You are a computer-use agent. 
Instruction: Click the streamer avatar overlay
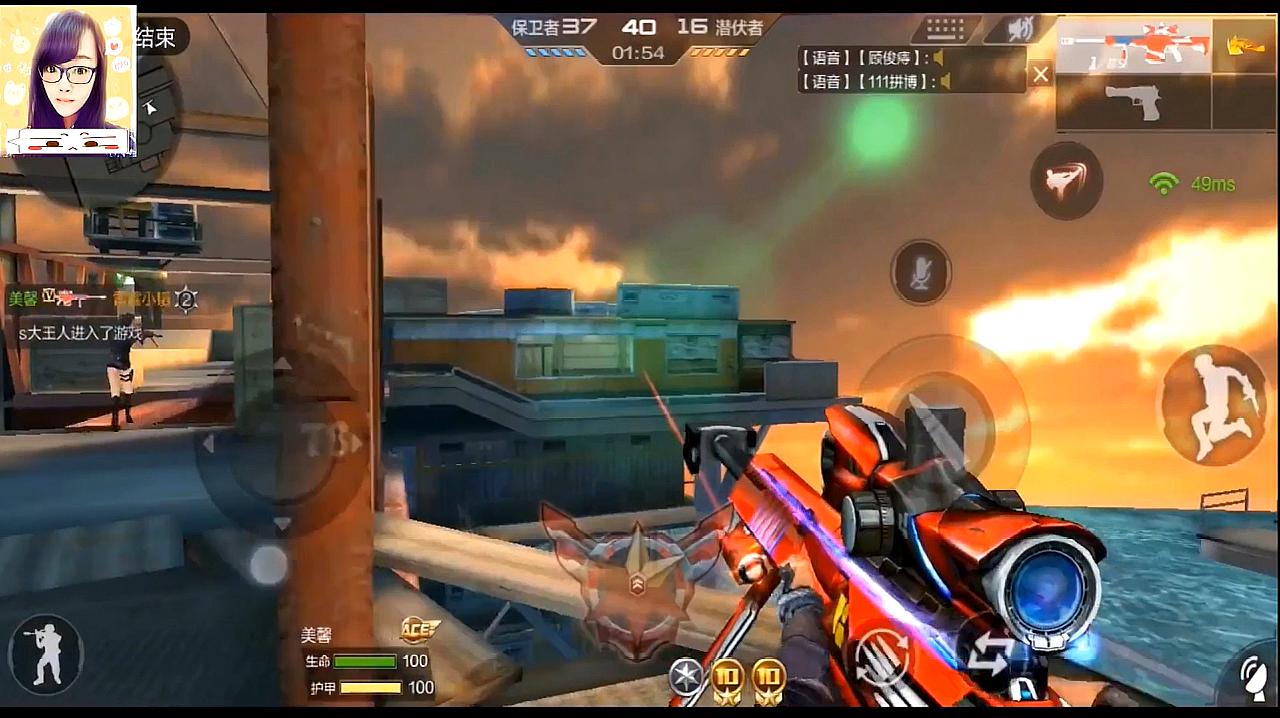tap(68, 80)
